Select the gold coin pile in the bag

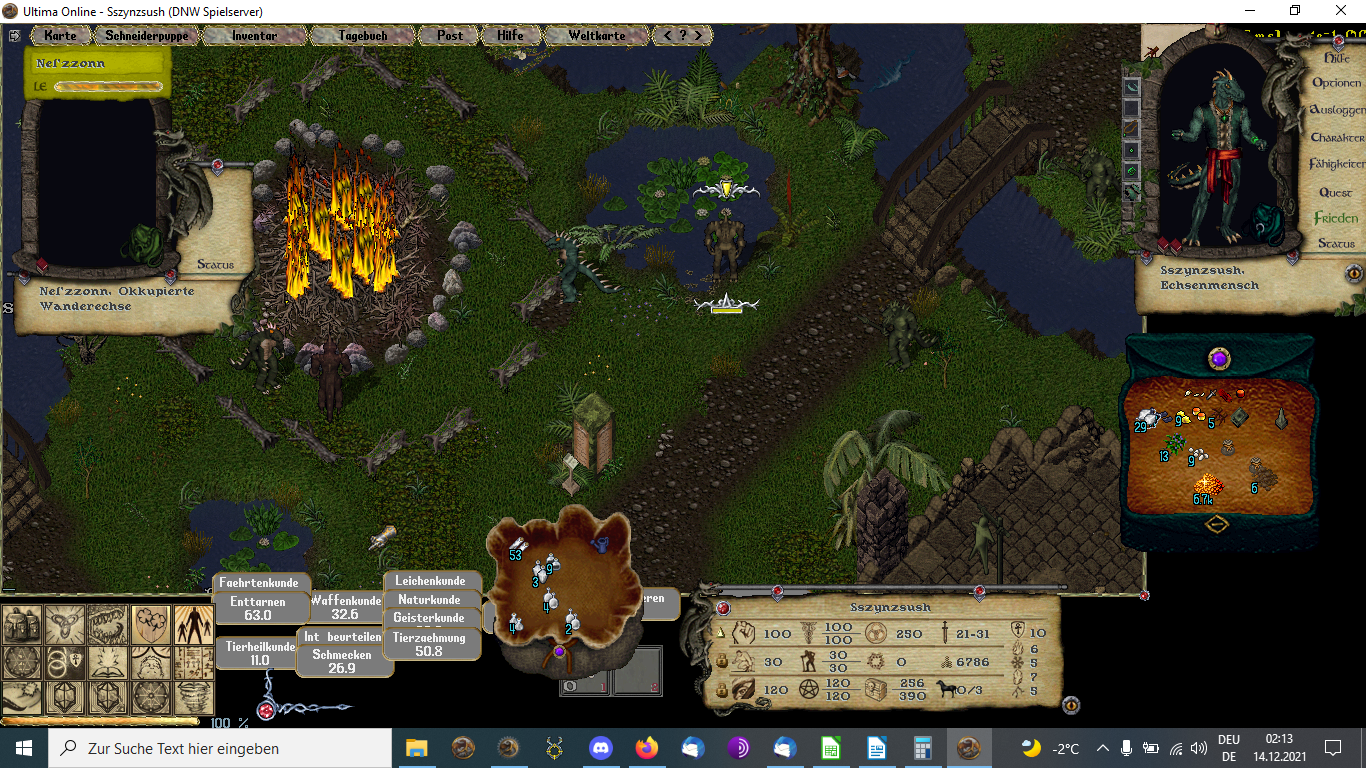1207,486
